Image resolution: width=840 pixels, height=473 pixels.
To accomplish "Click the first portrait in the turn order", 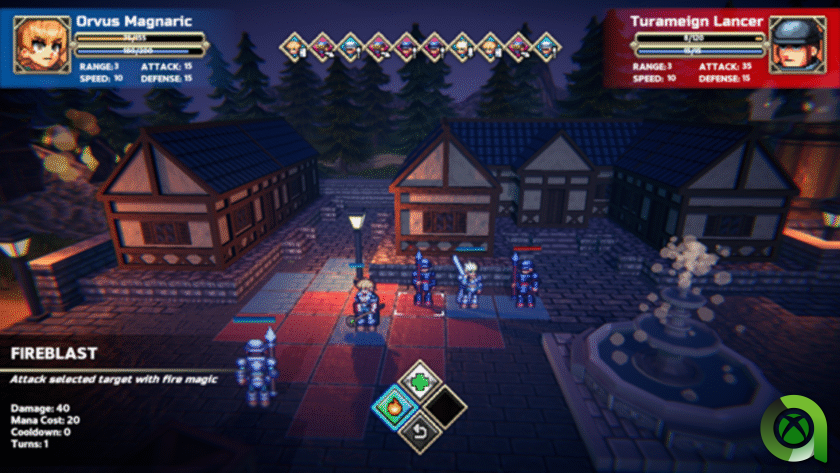I will coord(293,45).
